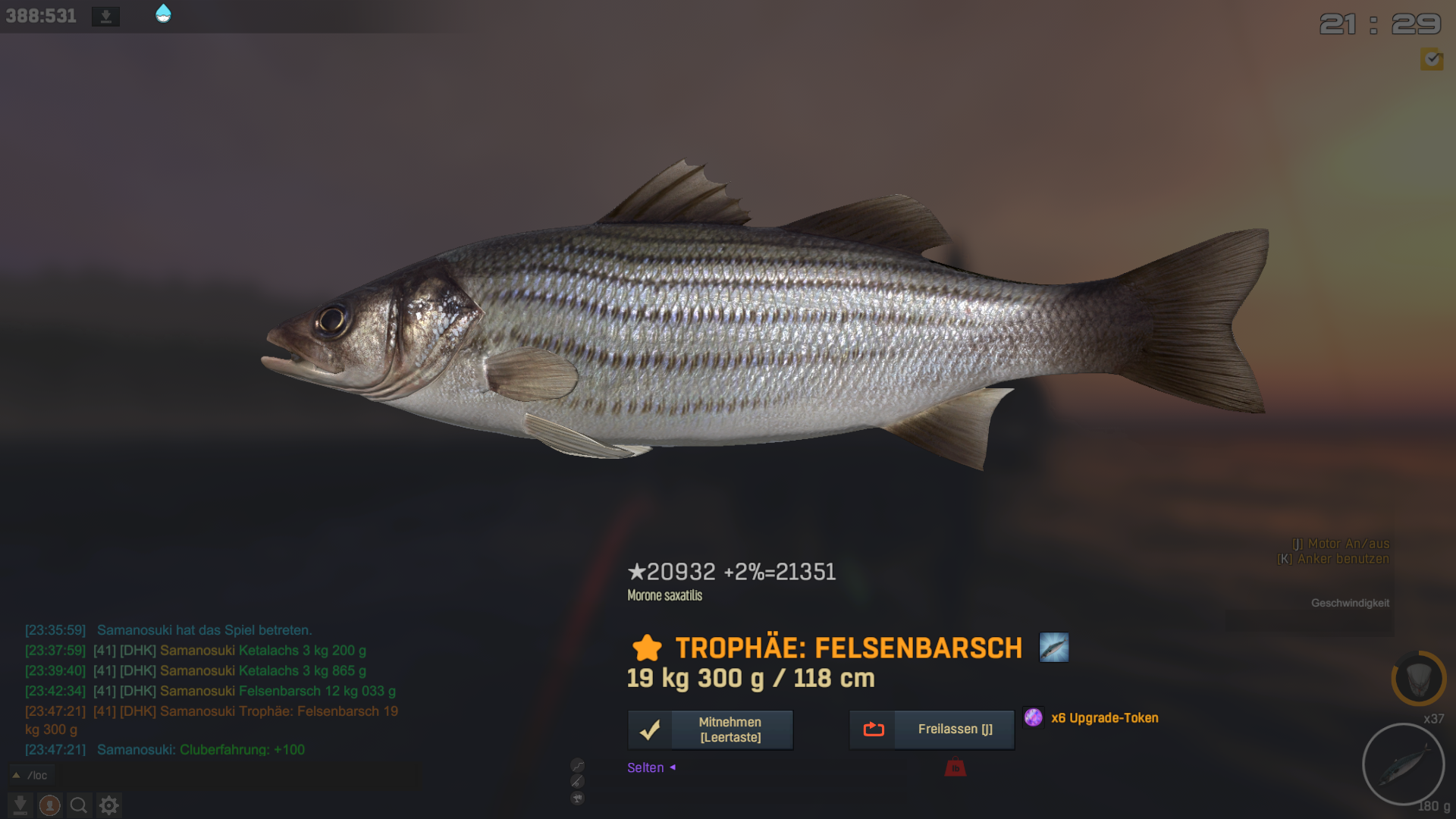The width and height of the screenshot is (1456, 819).
Task: Click the red weight icon under Freilassen
Action: [955, 768]
